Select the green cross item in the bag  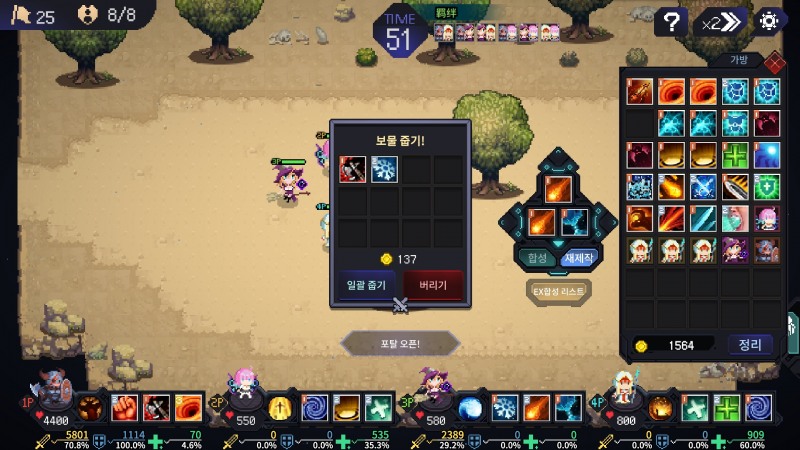coord(735,156)
